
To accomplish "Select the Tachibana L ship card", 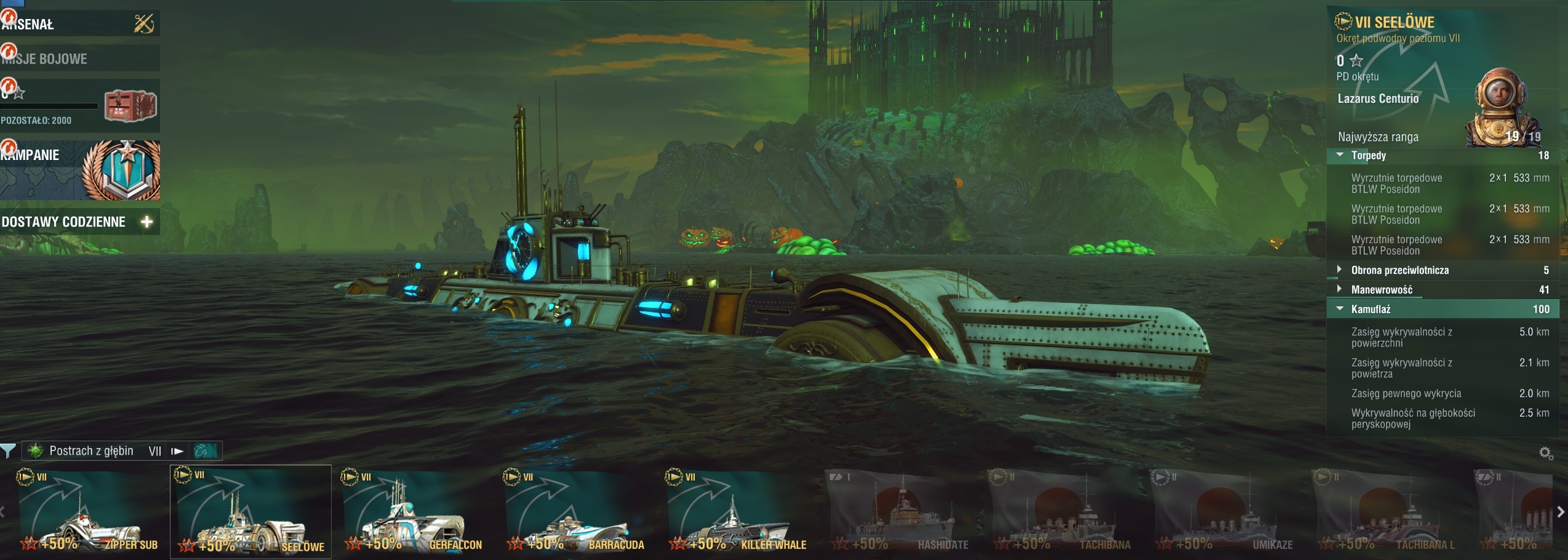I will coord(1388,513).
